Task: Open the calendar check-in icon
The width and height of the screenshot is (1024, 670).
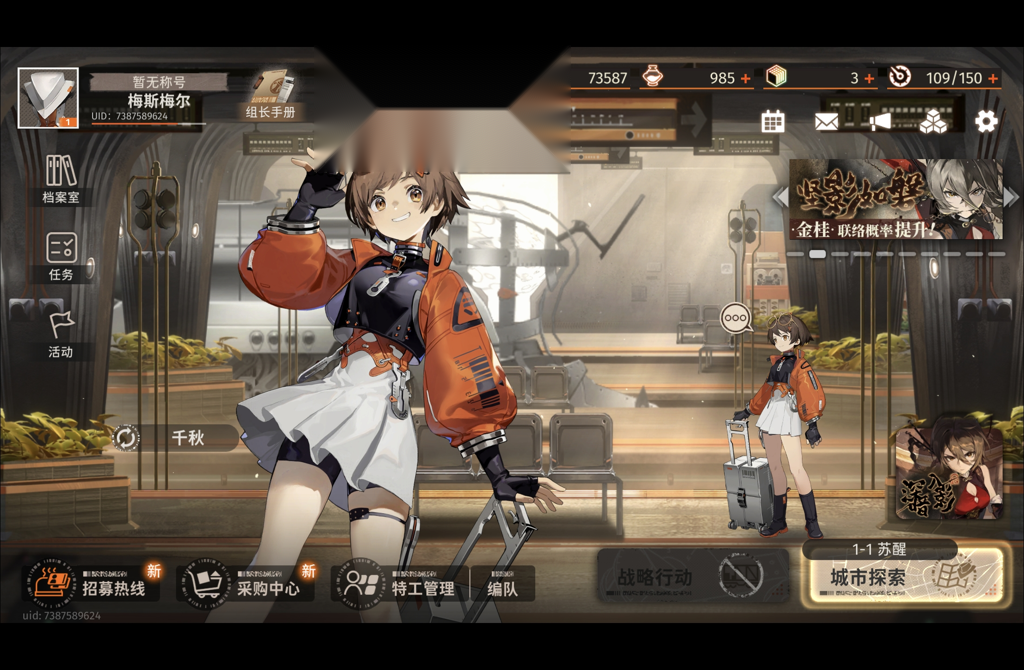Action: click(x=773, y=122)
